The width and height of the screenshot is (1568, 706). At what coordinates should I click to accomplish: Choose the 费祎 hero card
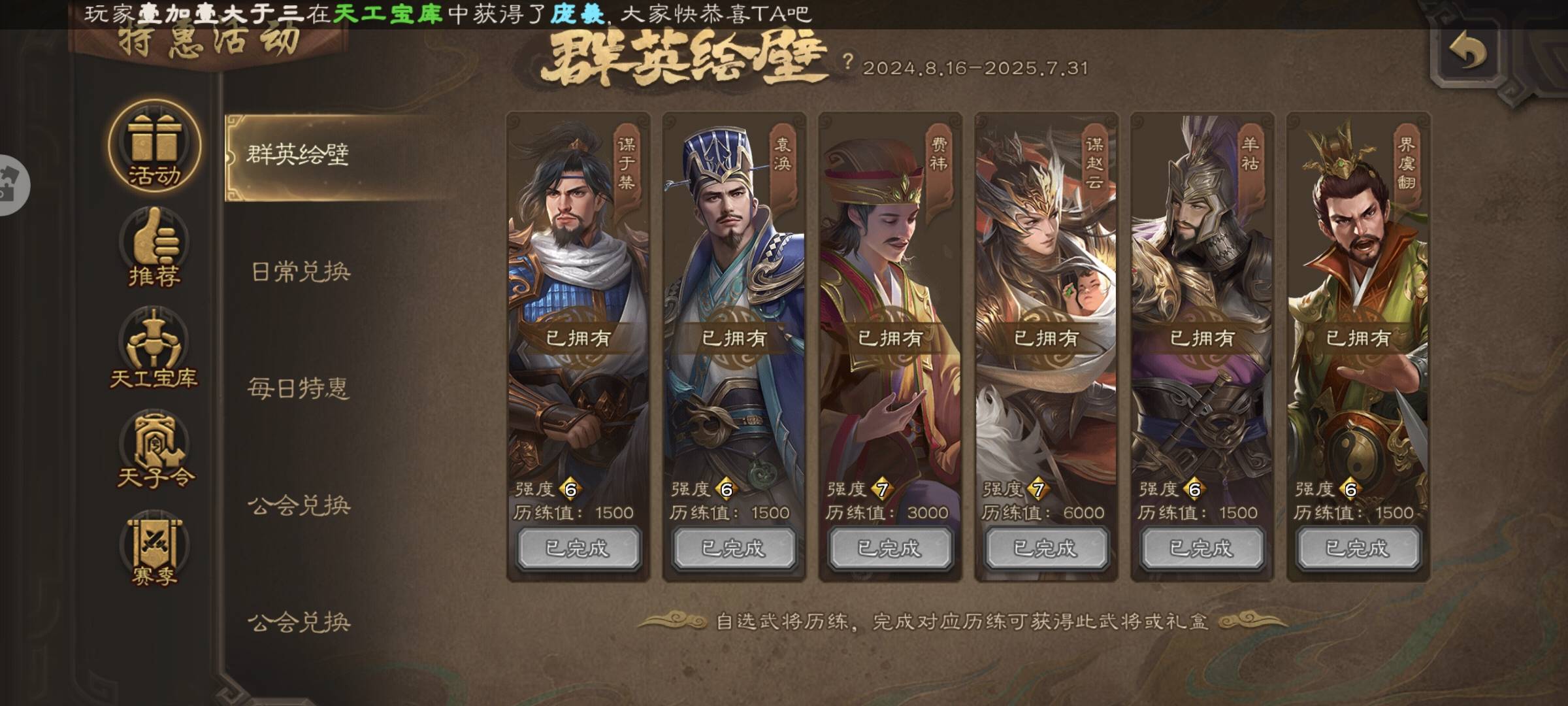click(x=890, y=294)
